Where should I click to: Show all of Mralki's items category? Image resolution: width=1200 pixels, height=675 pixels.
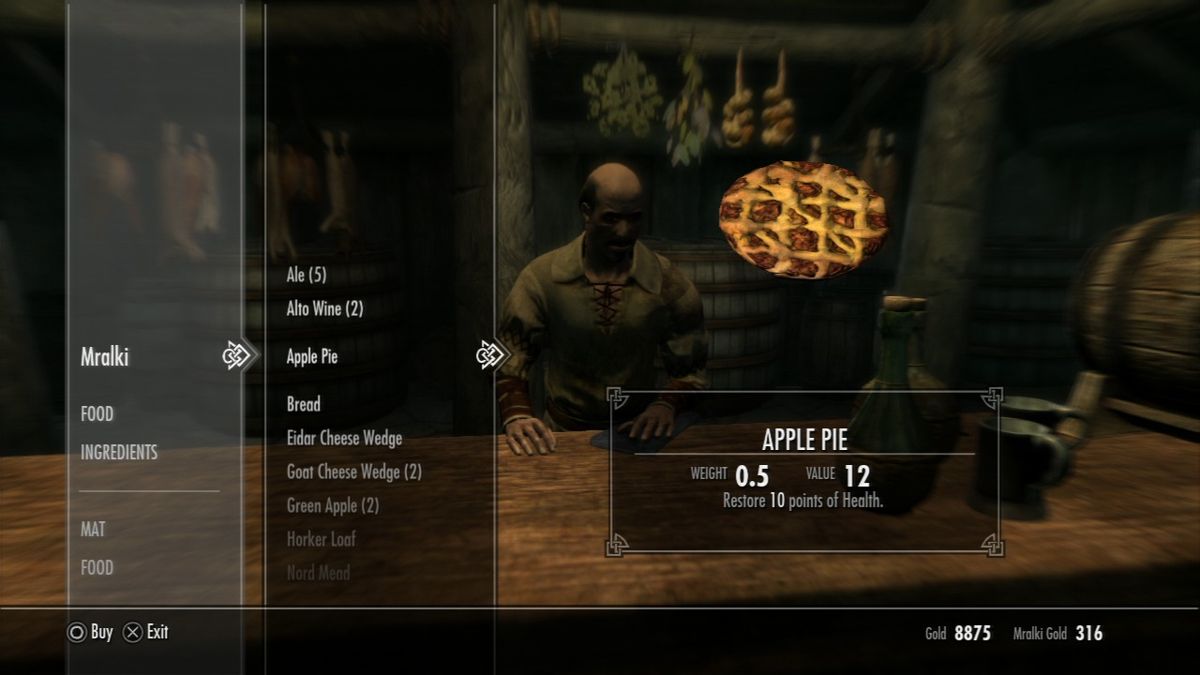[105, 357]
